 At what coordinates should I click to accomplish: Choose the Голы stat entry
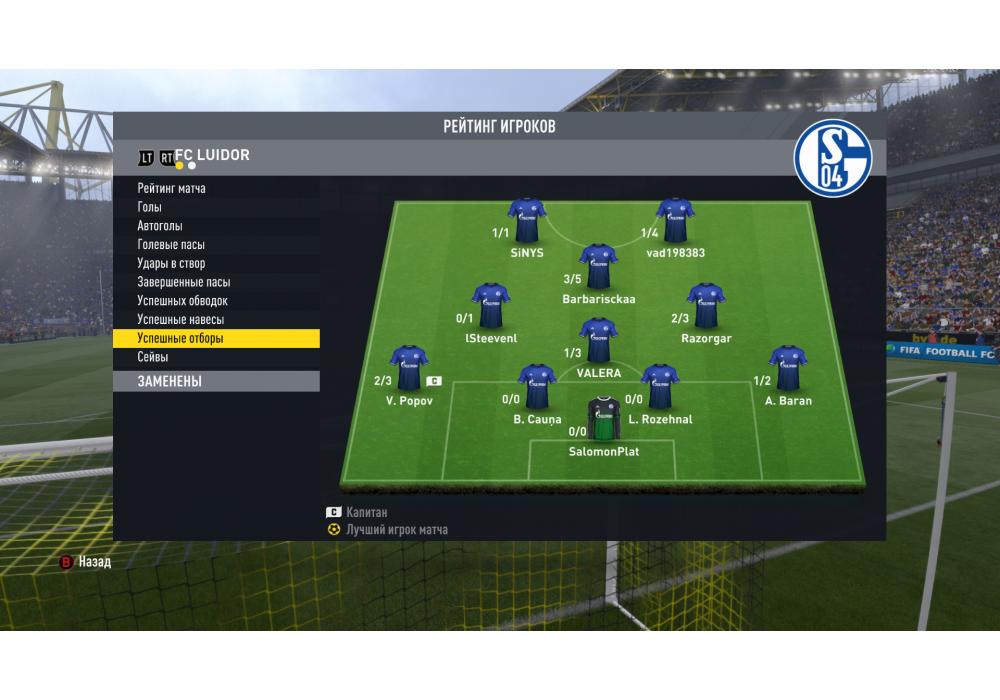coord(150,207)
